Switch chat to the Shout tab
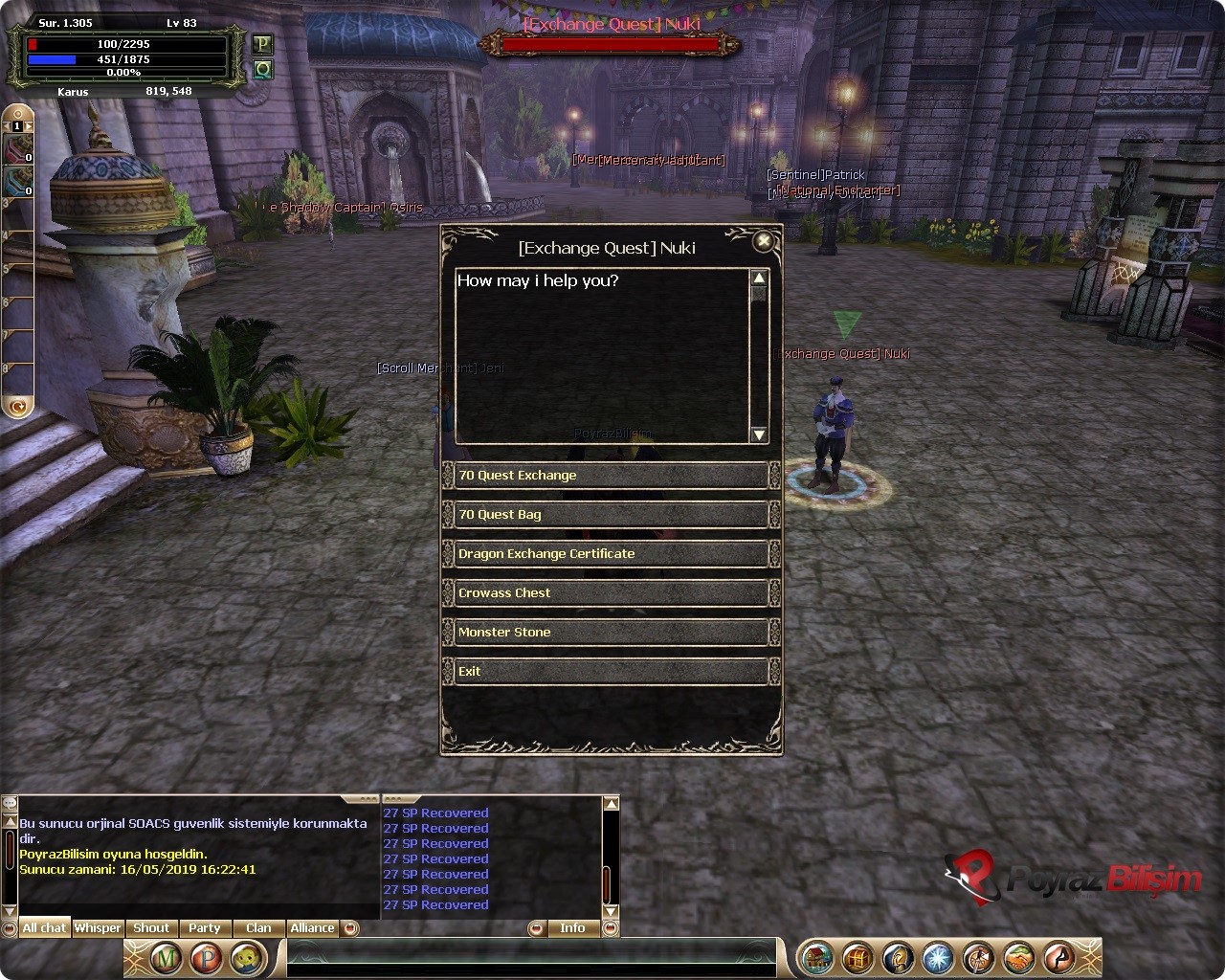The image size is (1225, 980). (151, 928)
